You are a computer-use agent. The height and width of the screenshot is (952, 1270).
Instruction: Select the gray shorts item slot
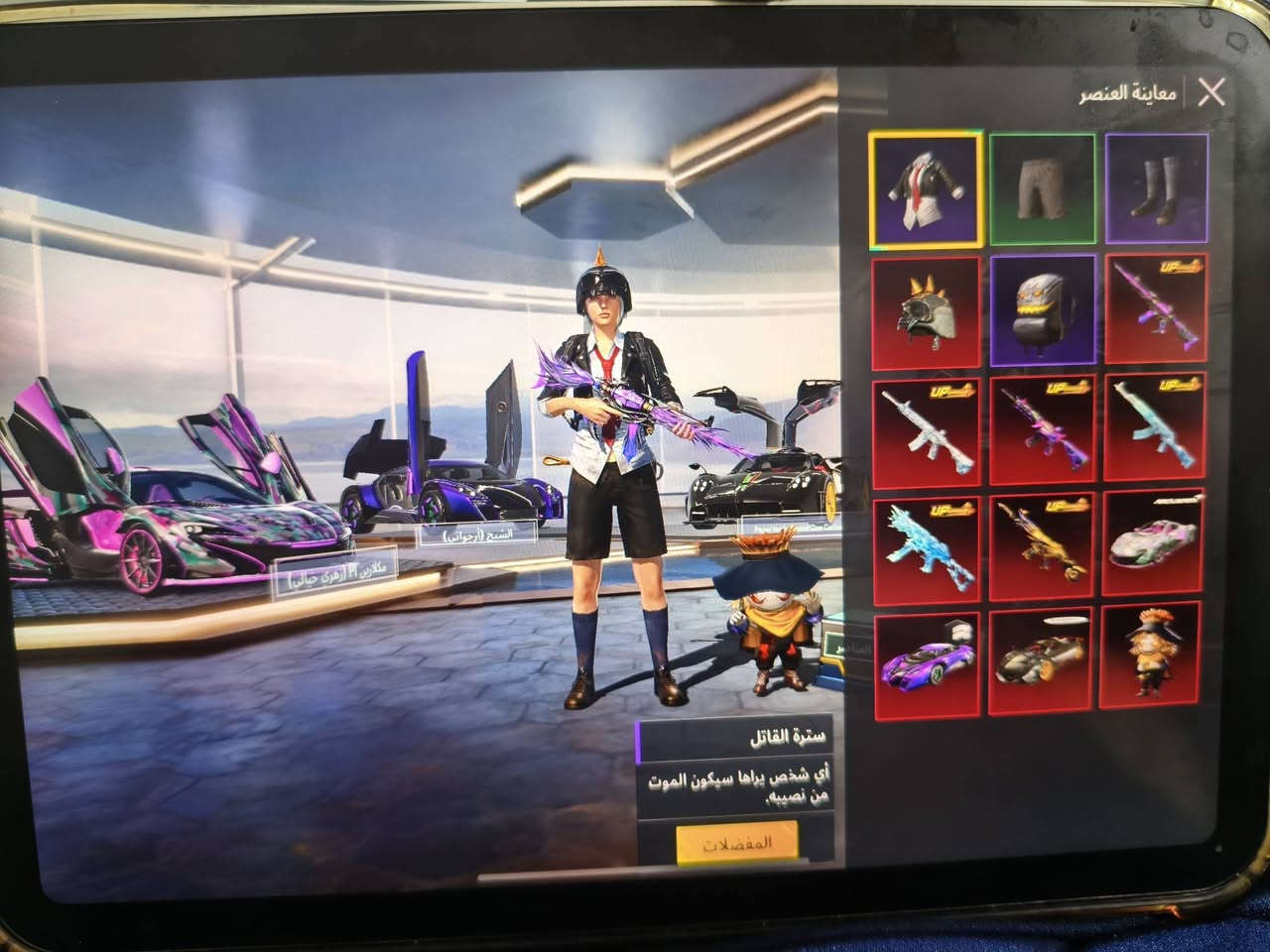(x=1040, y=188)
